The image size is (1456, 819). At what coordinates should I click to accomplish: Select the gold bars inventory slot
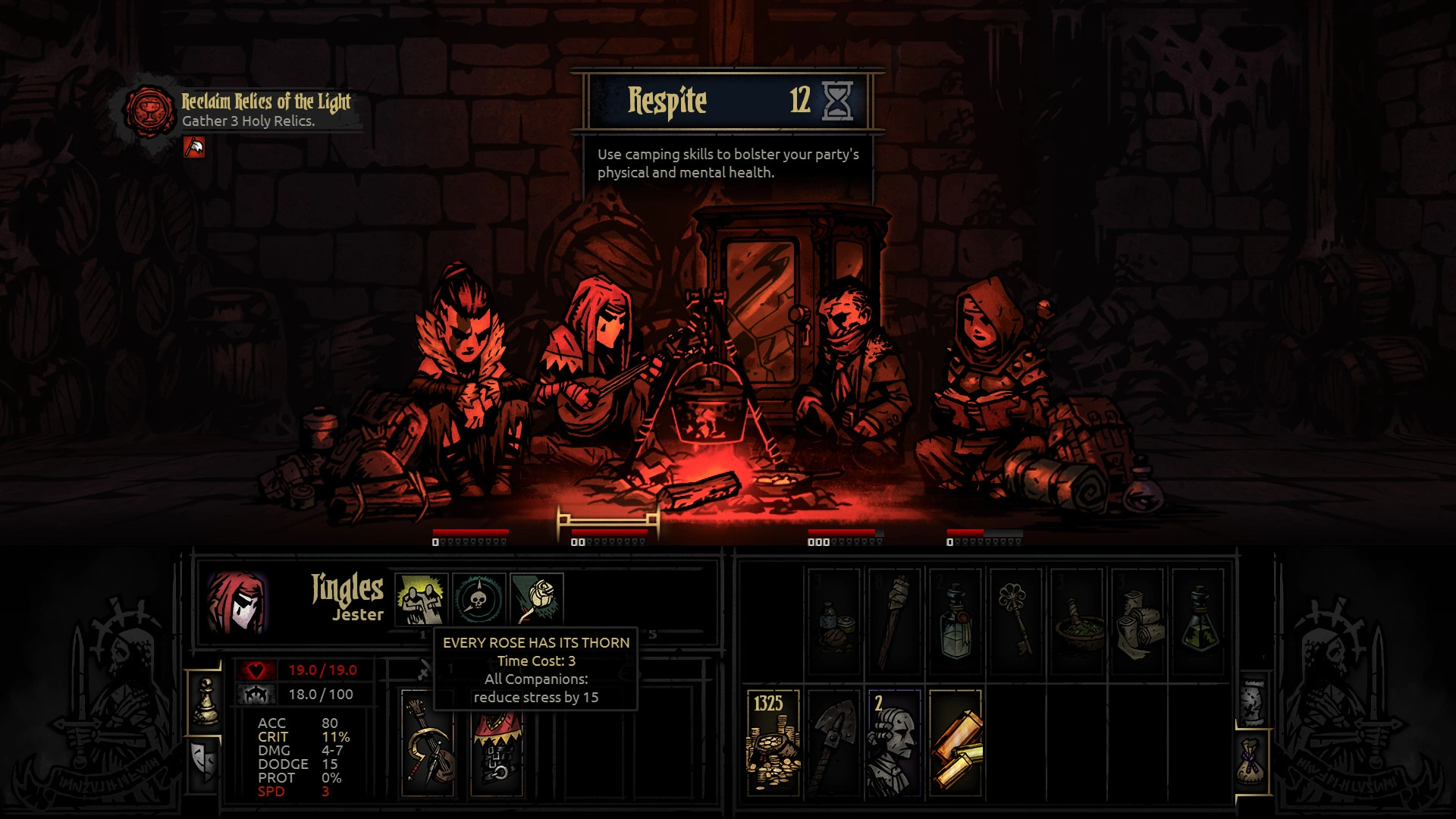click(x=955, y=742)
